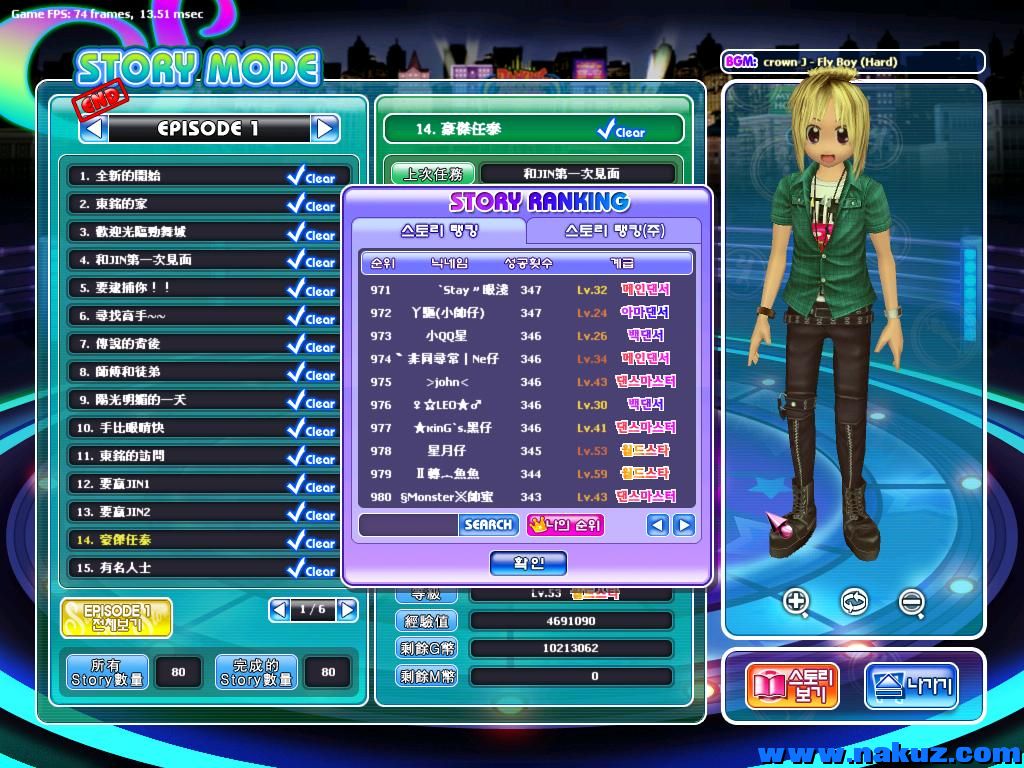Screen dimensions: 1024x768
Task: Exit Story Mode with blue exit button
Action: click(x=911, y=687)
